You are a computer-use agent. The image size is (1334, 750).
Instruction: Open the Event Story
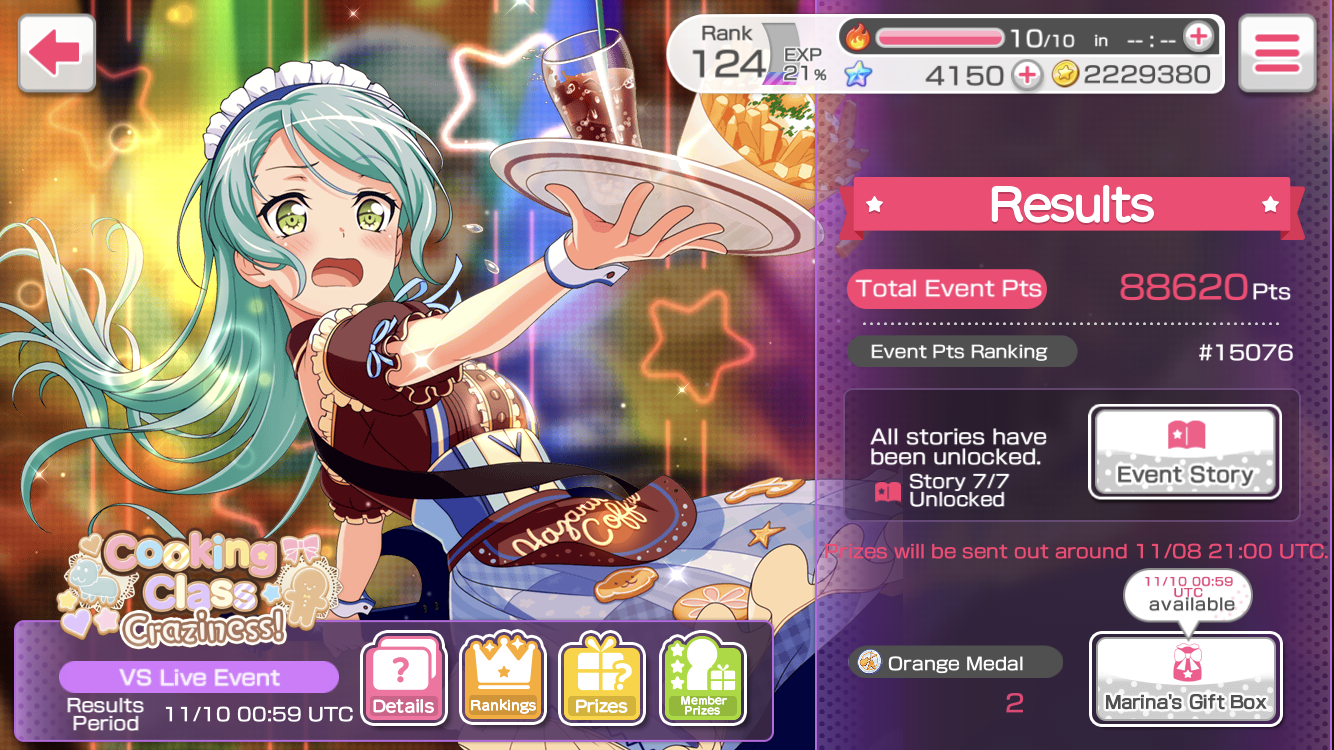1184,452
